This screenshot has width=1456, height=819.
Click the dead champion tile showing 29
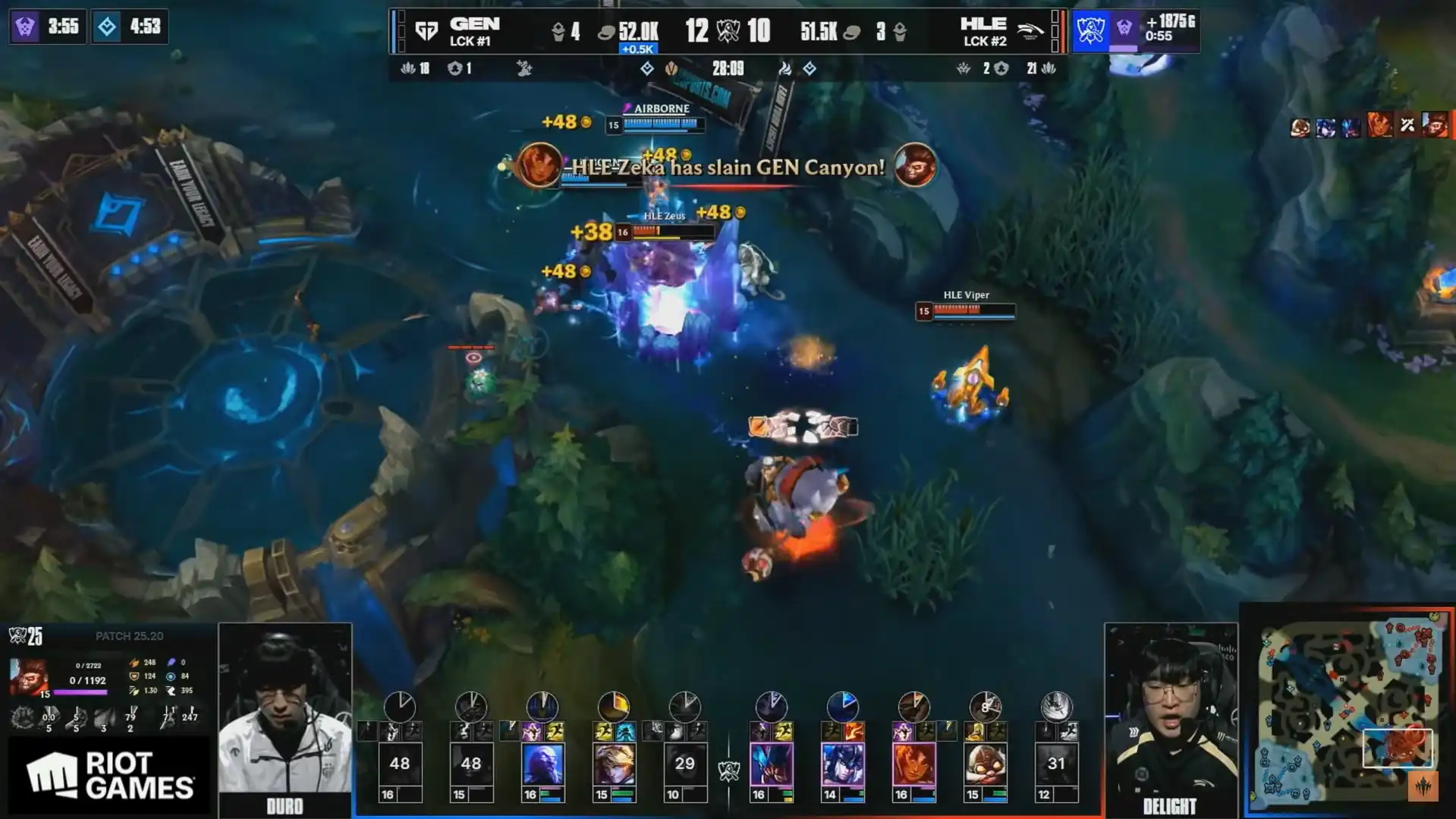(x=684, y=764)
